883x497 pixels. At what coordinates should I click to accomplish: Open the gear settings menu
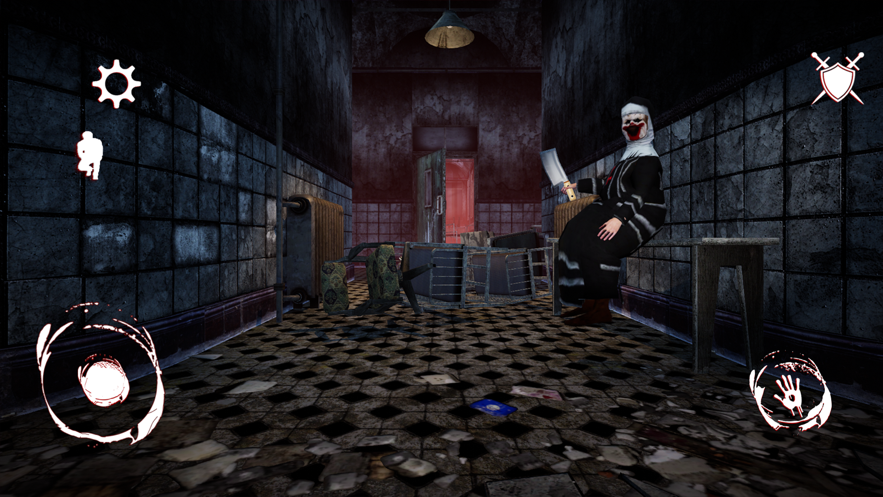point(116,83)
